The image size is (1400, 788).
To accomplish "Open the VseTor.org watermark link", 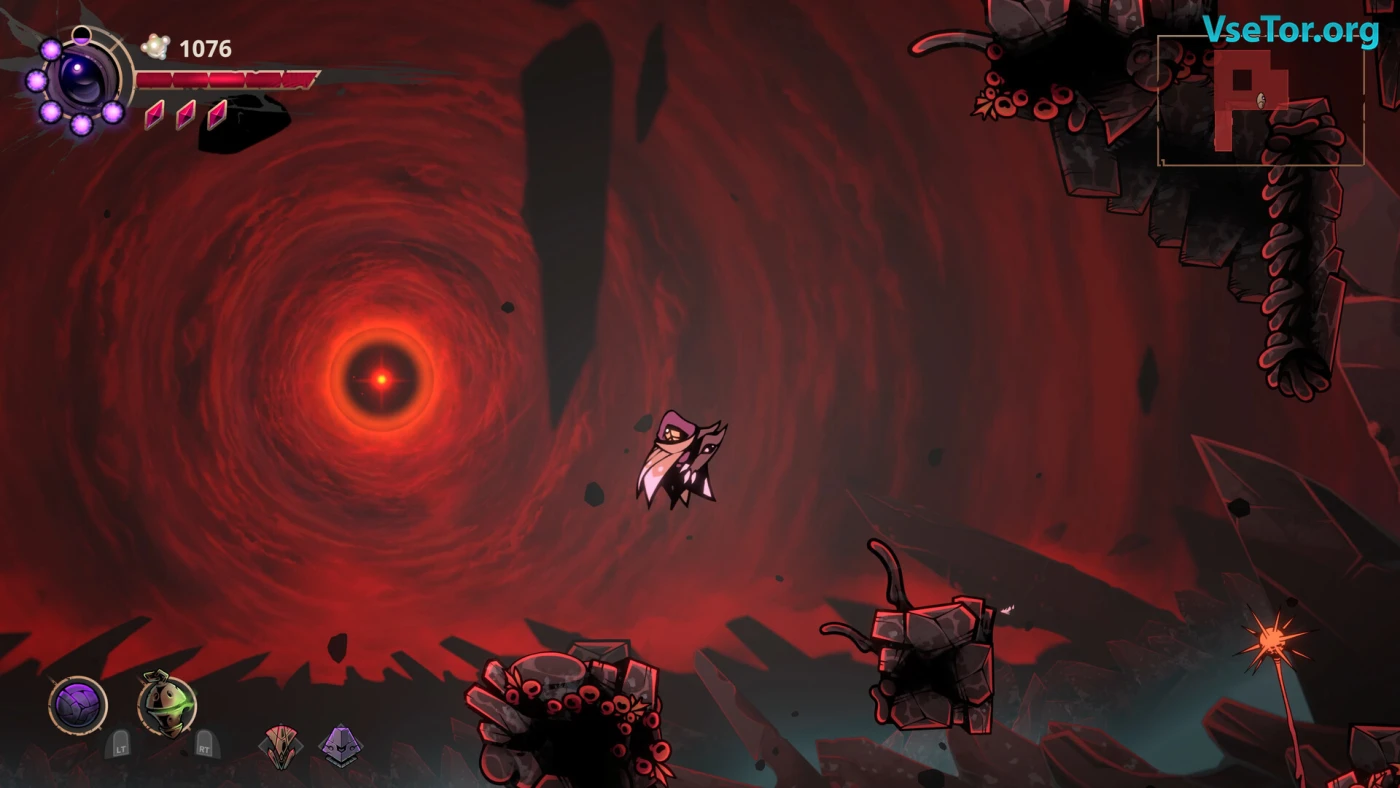I will (1290, 30).
